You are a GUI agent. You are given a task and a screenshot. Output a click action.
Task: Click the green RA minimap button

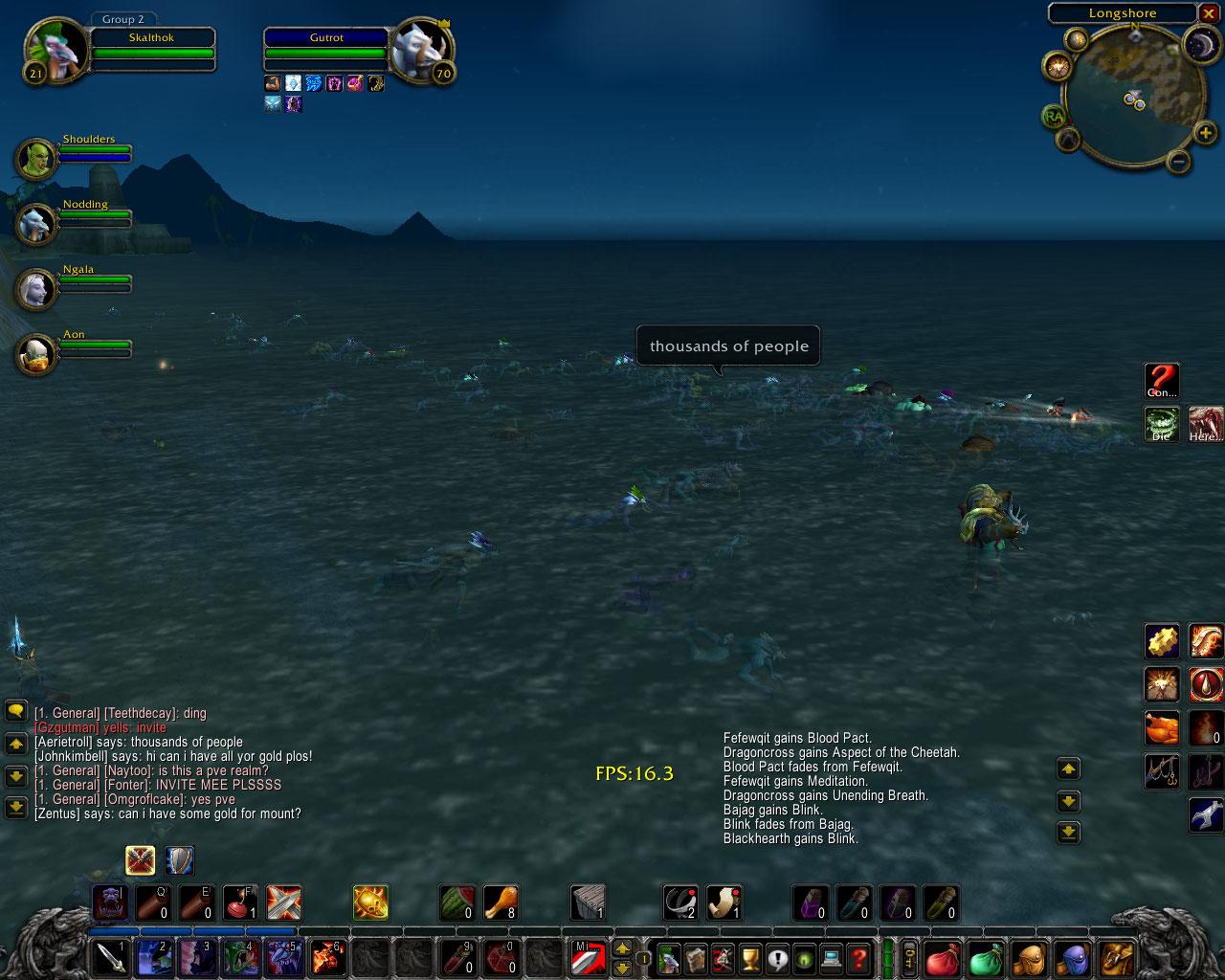(1054, 117)
